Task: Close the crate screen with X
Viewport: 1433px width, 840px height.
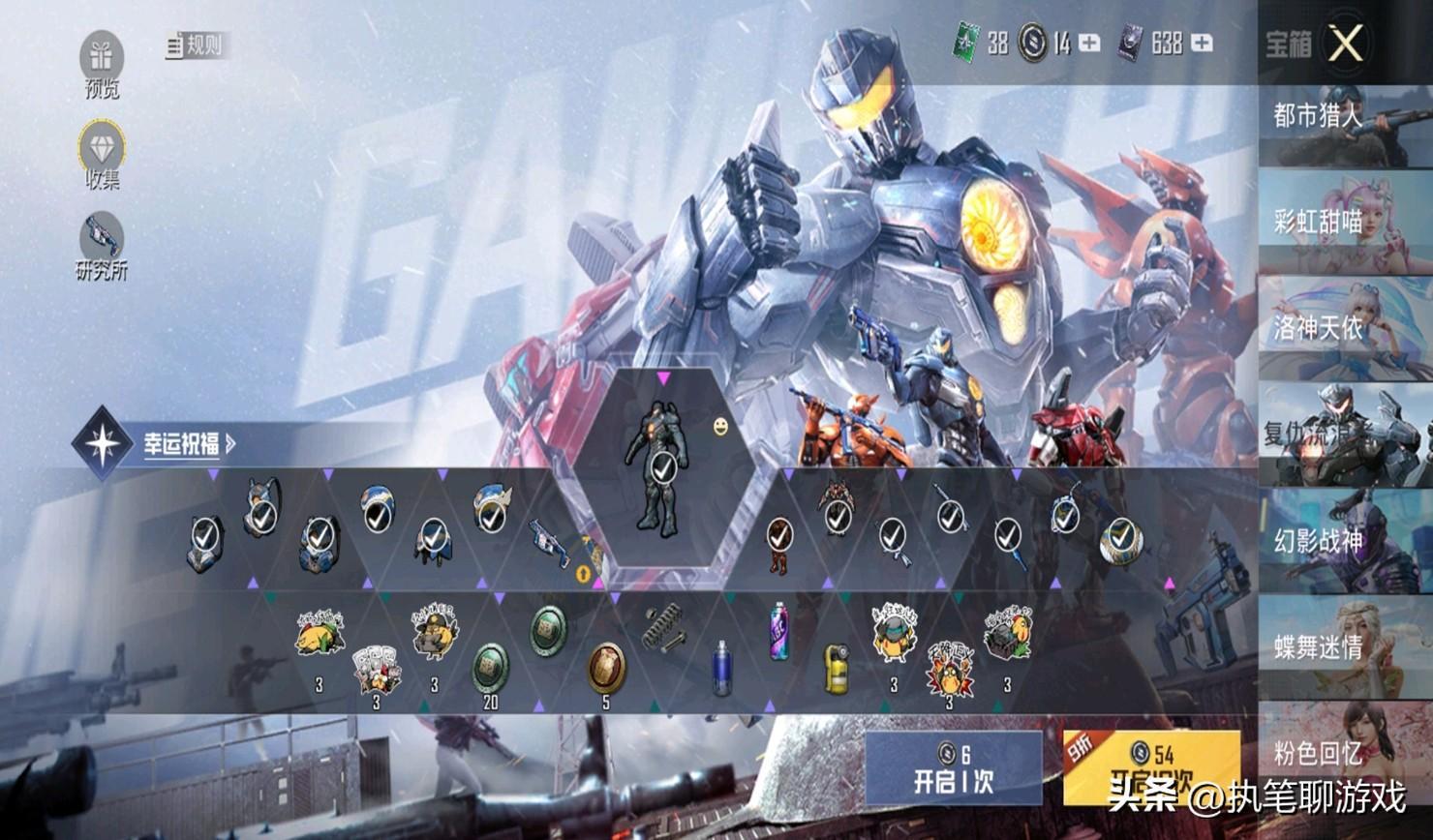Action: (x=1345, y=44)
